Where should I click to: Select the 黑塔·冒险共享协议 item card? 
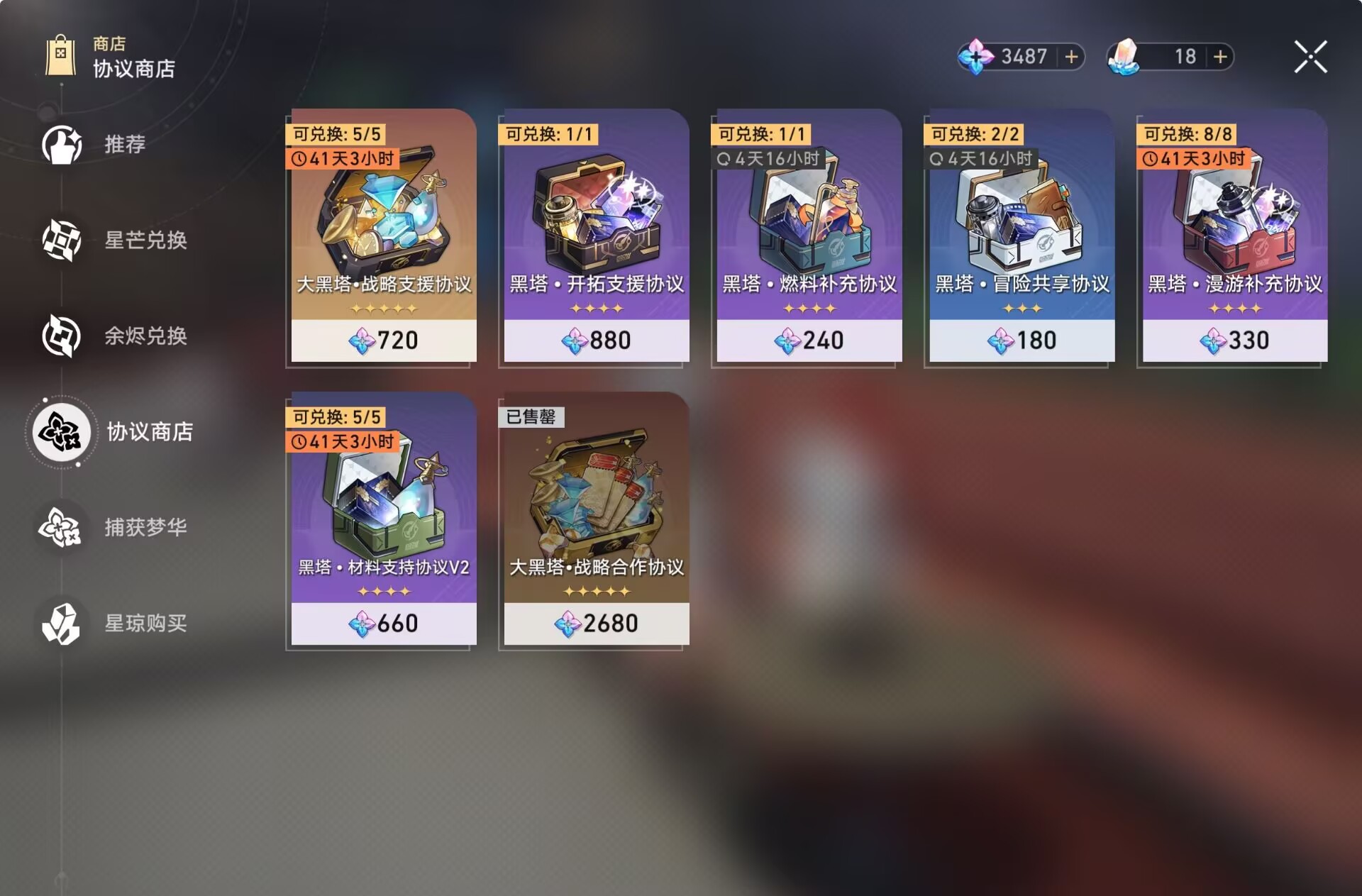(1019, 234)
